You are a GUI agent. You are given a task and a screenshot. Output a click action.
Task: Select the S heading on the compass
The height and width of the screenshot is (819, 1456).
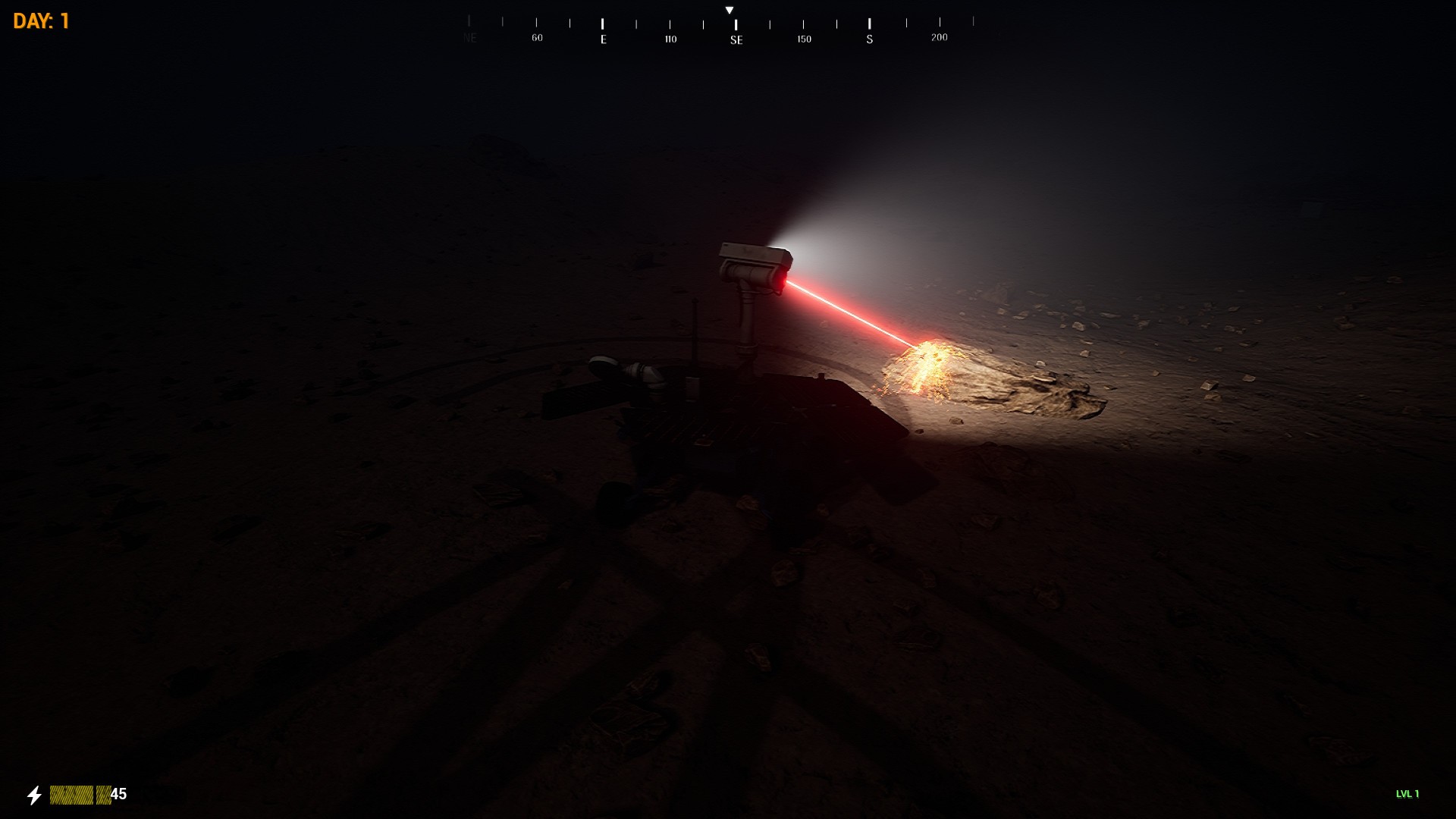(x=869, y=37)
